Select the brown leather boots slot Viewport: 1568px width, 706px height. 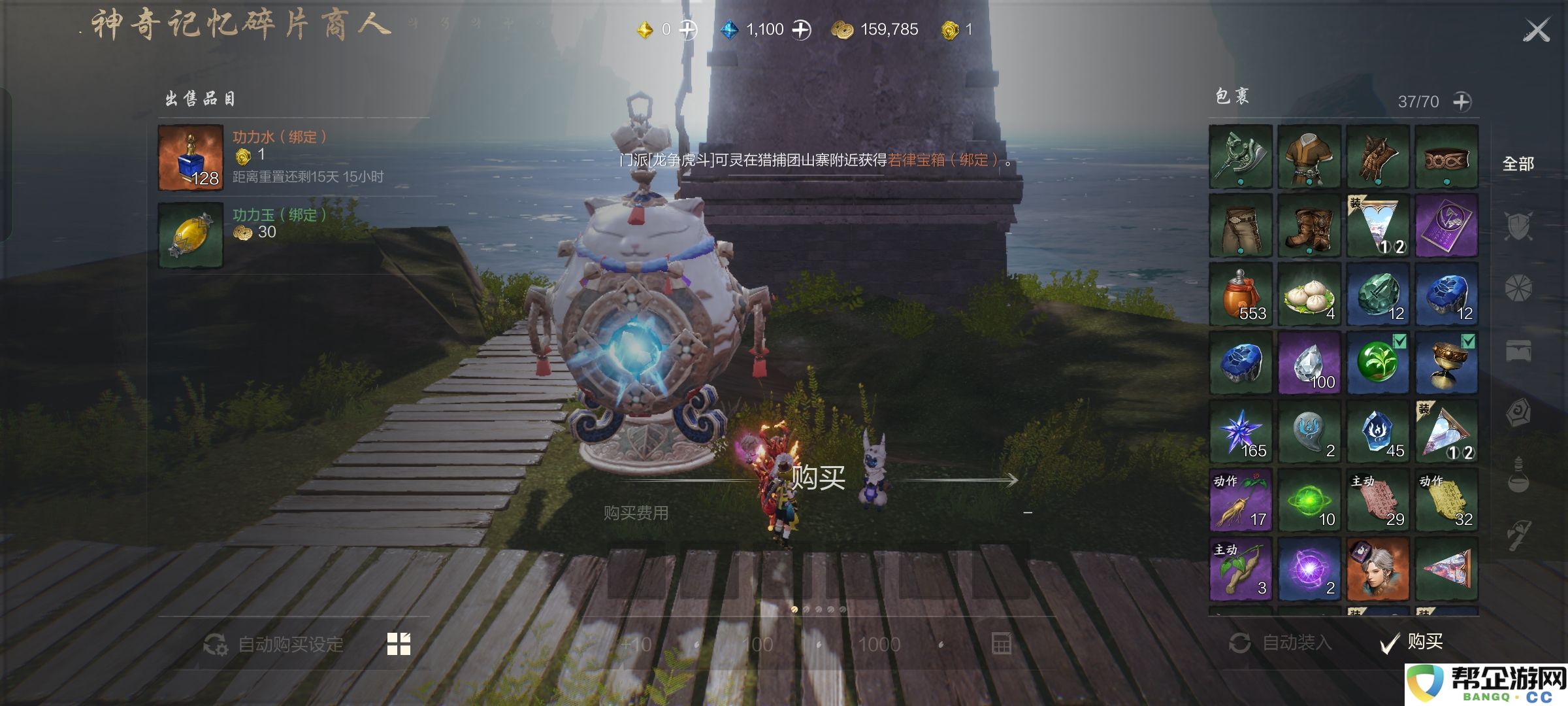click(1309, 226)
